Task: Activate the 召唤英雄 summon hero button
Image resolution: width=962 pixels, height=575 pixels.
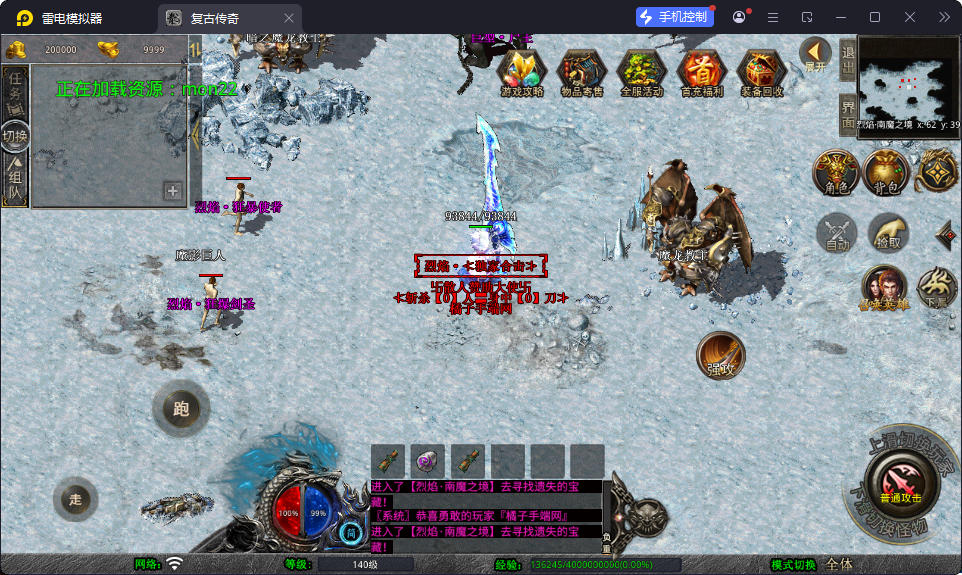Action: click(884, 288)
